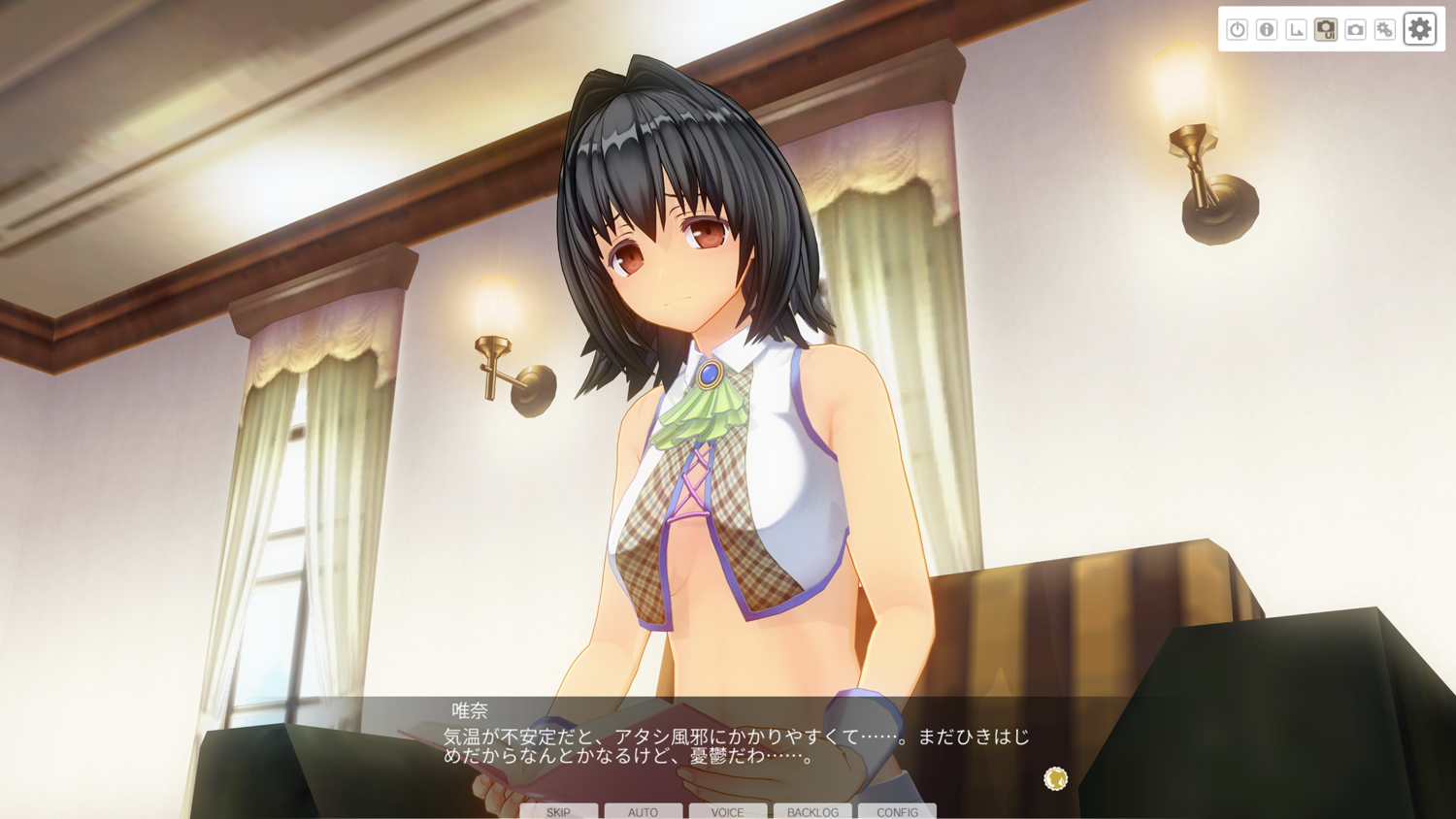
Task: Click the SKIP button
Action: [558, 811]
